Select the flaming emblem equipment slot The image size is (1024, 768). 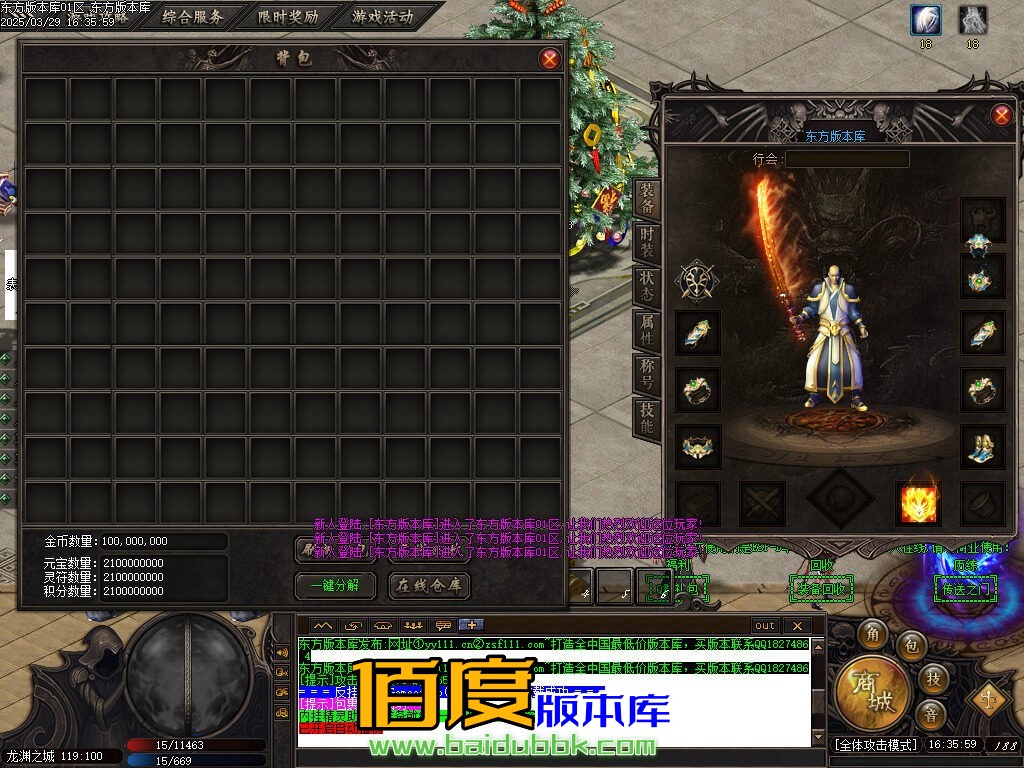[x=917, y=504]
